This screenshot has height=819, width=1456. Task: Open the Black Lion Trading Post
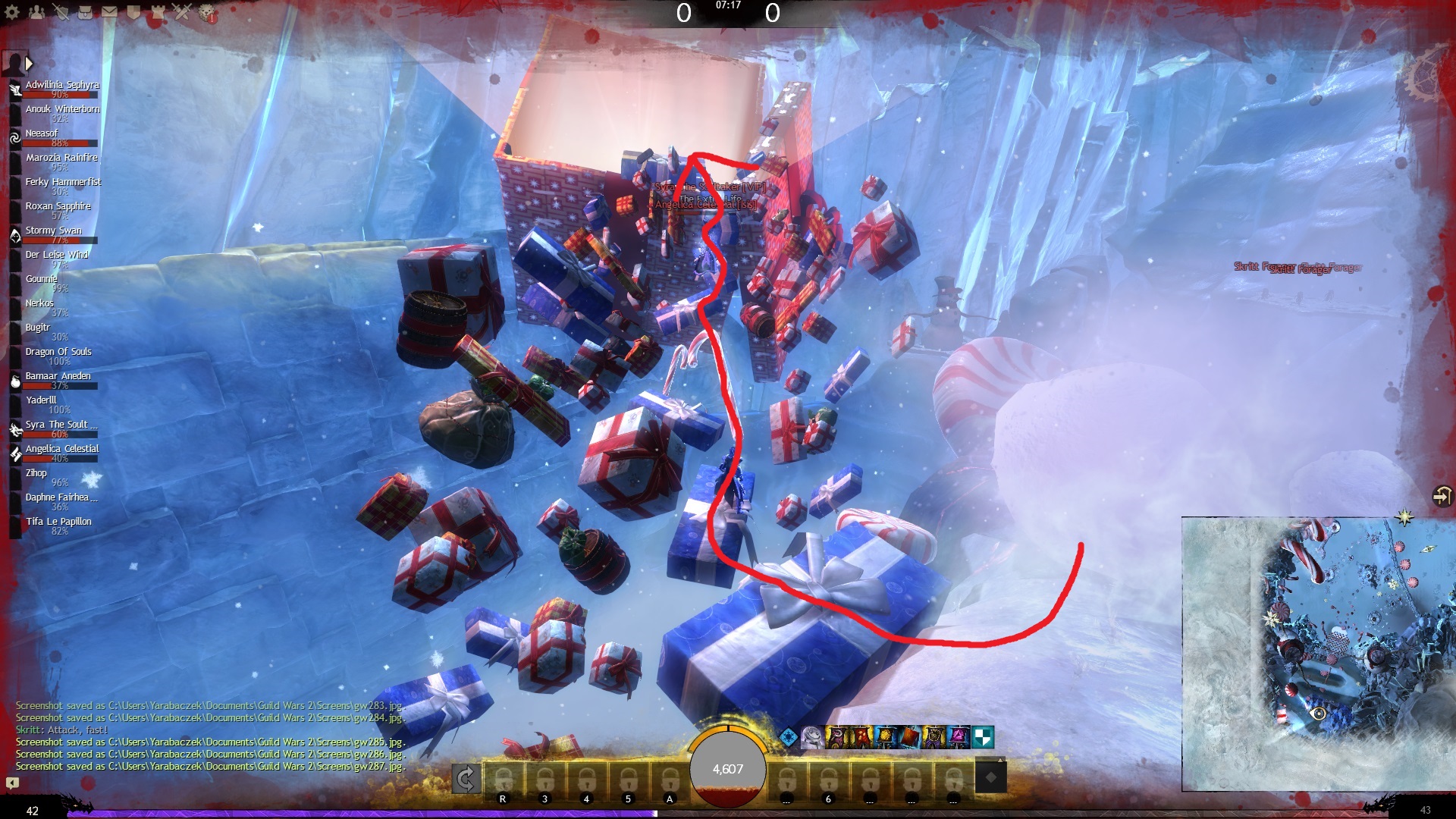[206, 12]
